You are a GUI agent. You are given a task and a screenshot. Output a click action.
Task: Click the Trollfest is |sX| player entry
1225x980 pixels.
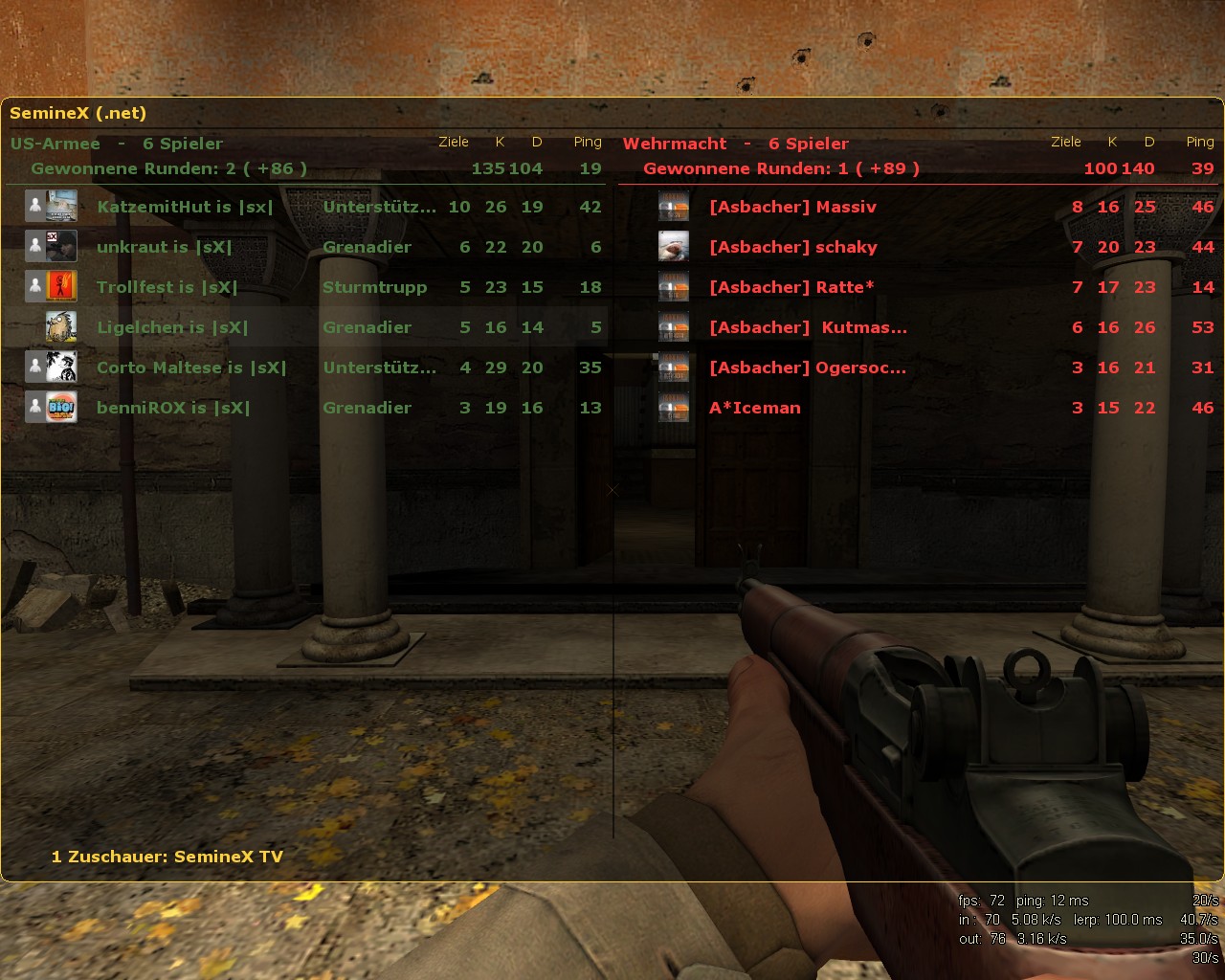167,287
